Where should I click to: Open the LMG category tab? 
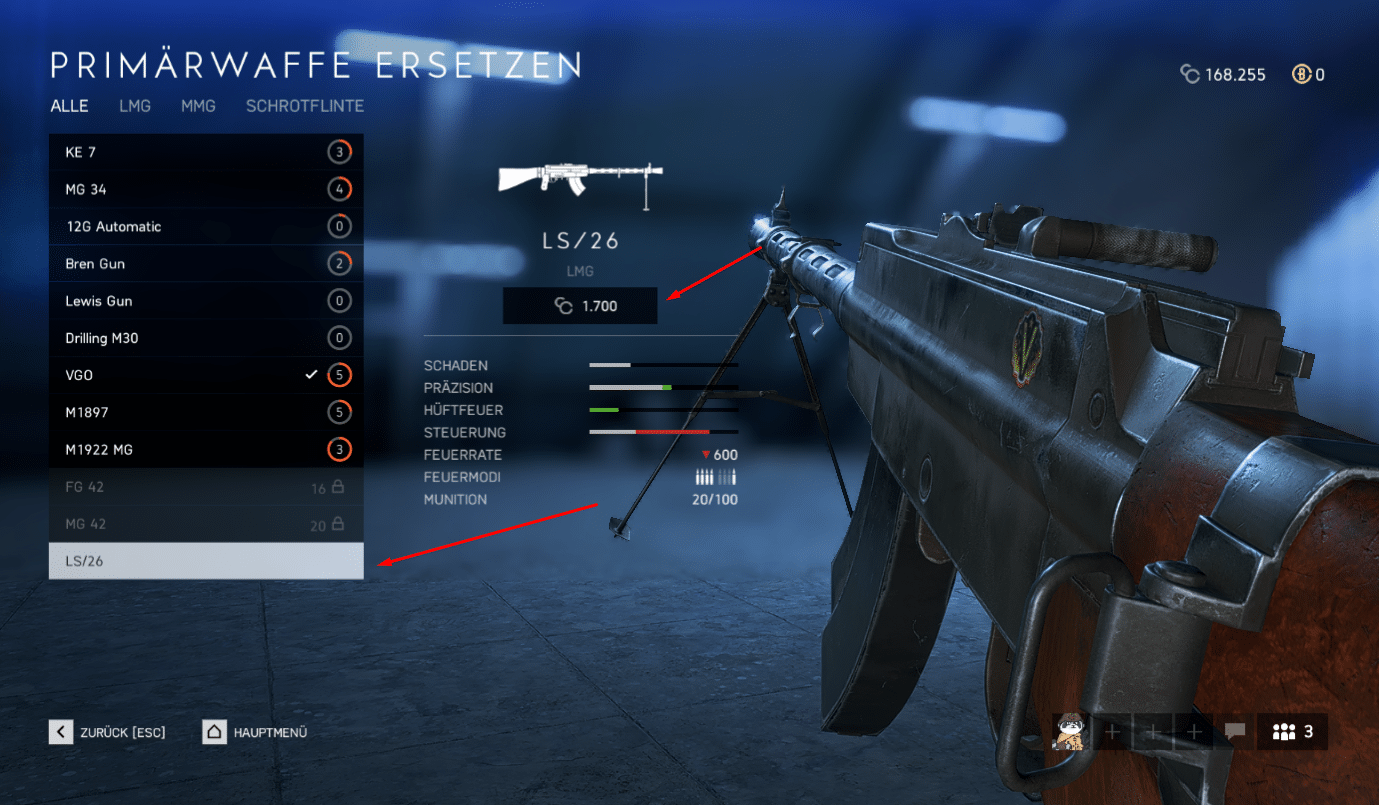[x=135, y=106]
